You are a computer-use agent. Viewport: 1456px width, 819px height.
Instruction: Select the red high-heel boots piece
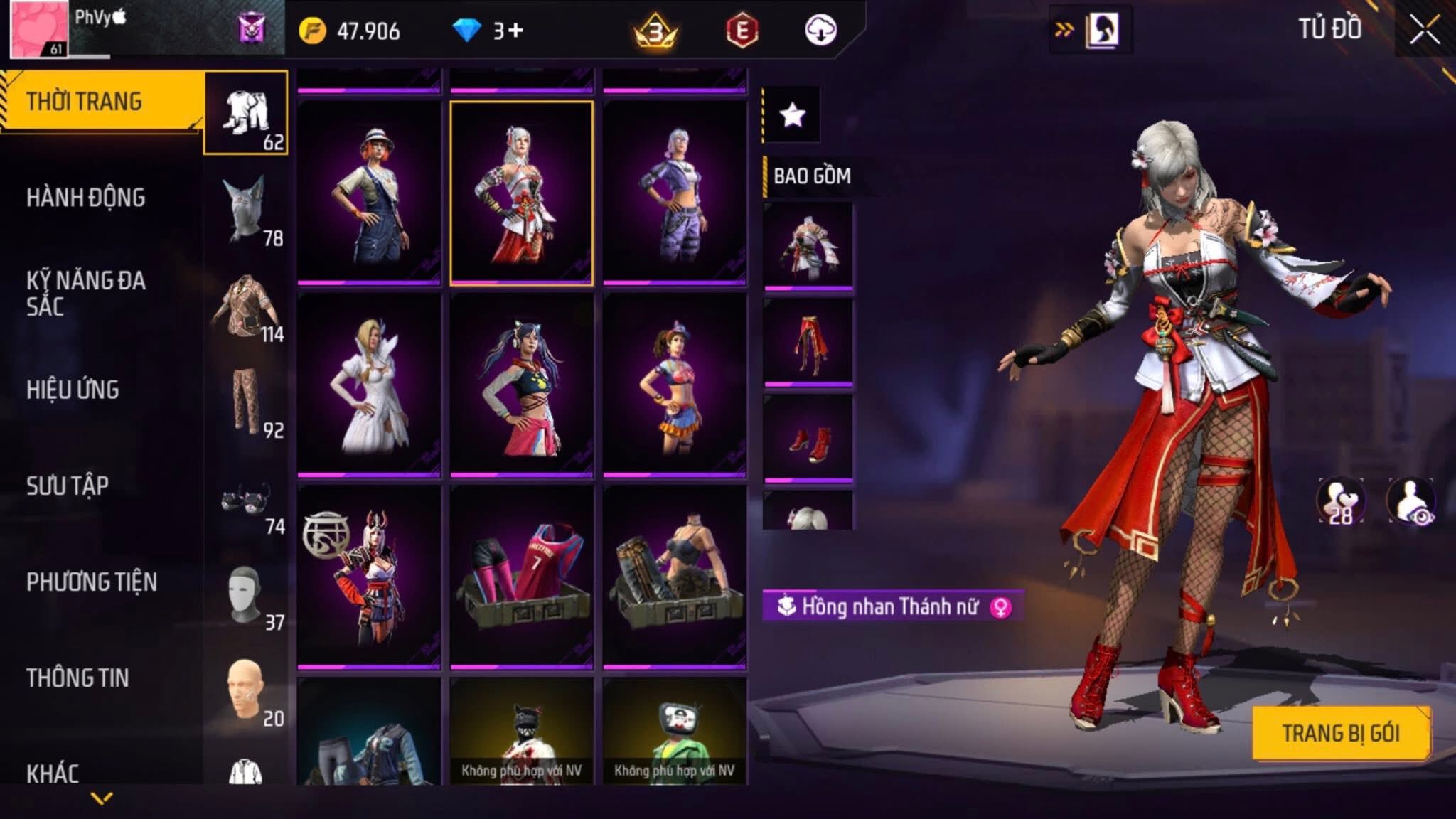(808, 439)
